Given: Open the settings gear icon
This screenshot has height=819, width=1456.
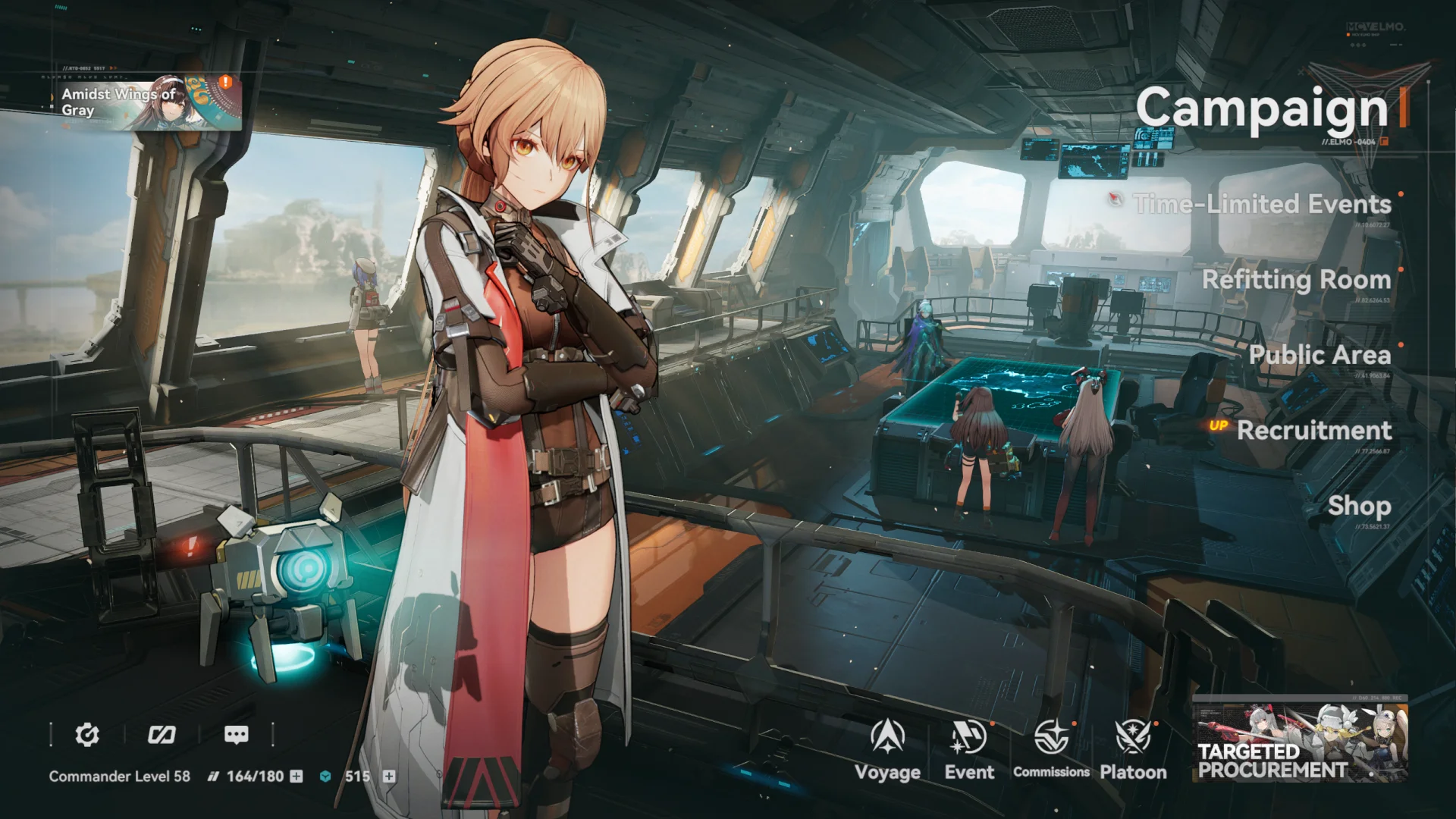Looking at the screenshot, I should 89,734.
